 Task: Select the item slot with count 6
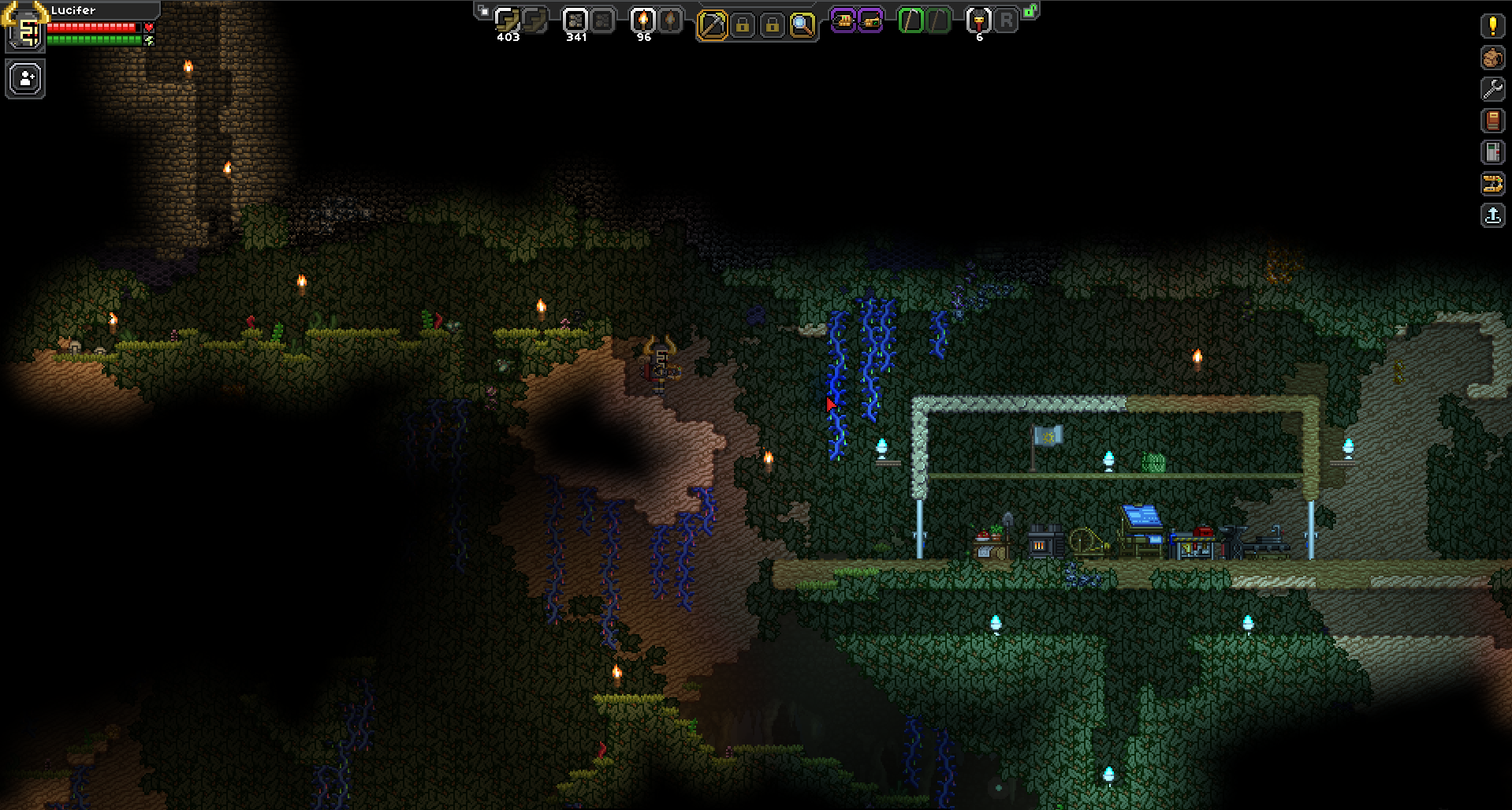(x=978, y=21)
